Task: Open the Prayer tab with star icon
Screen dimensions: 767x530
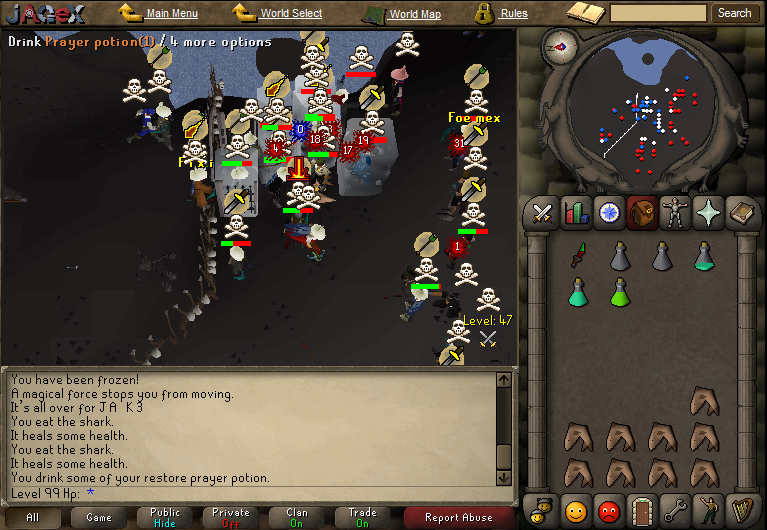Action: 709,212
